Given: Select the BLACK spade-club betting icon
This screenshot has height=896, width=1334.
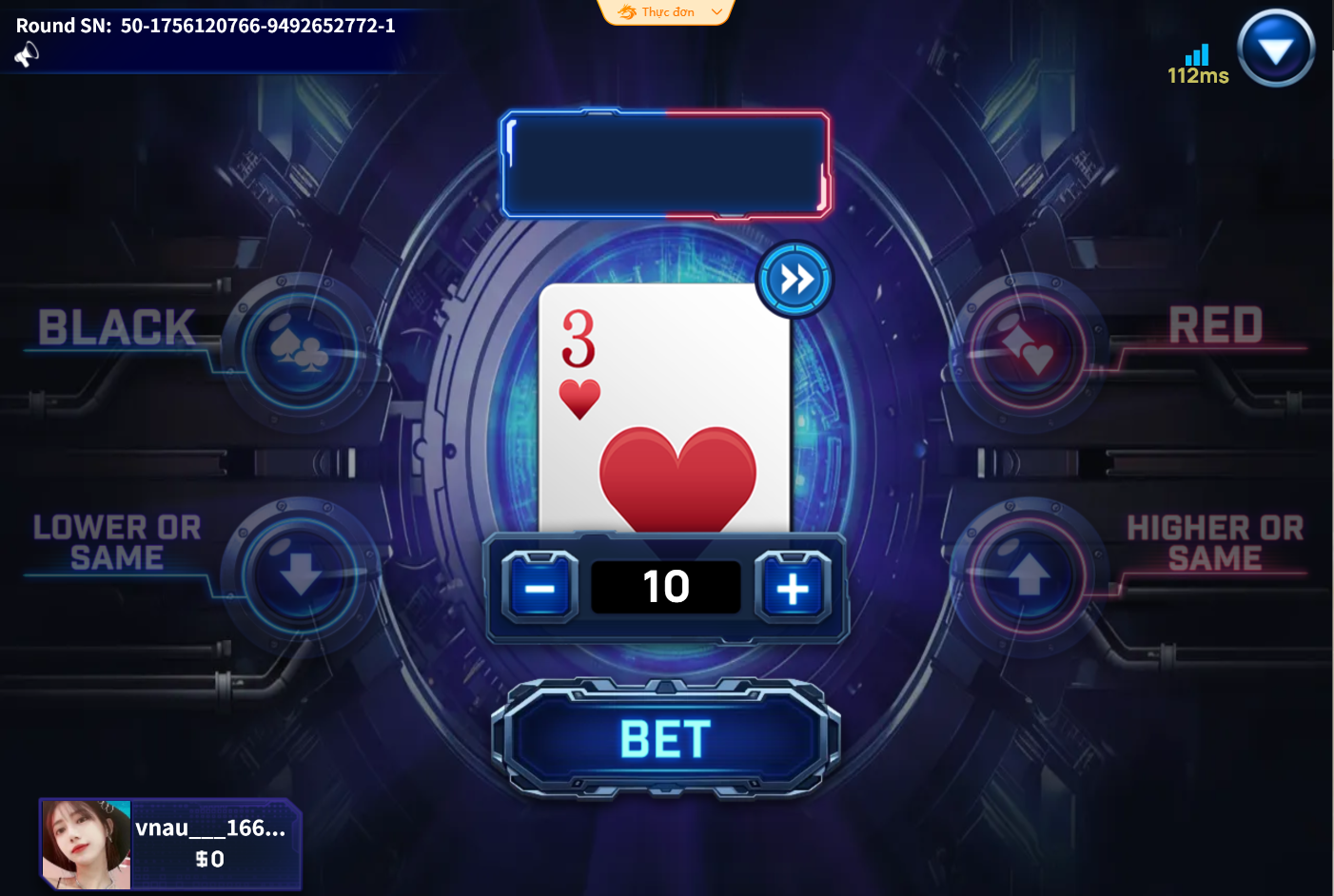Looking at the screenshot, I should pyautogui.click(x=297, y=352).
